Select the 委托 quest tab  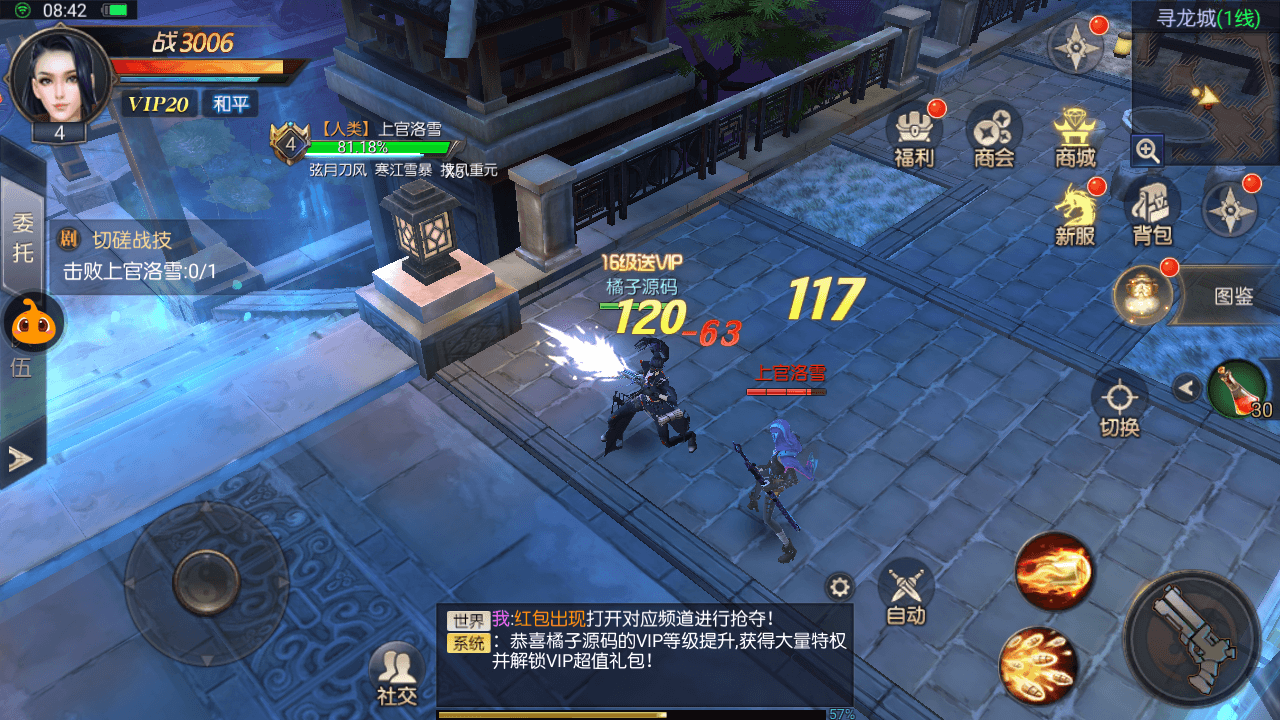click(22, 237)
